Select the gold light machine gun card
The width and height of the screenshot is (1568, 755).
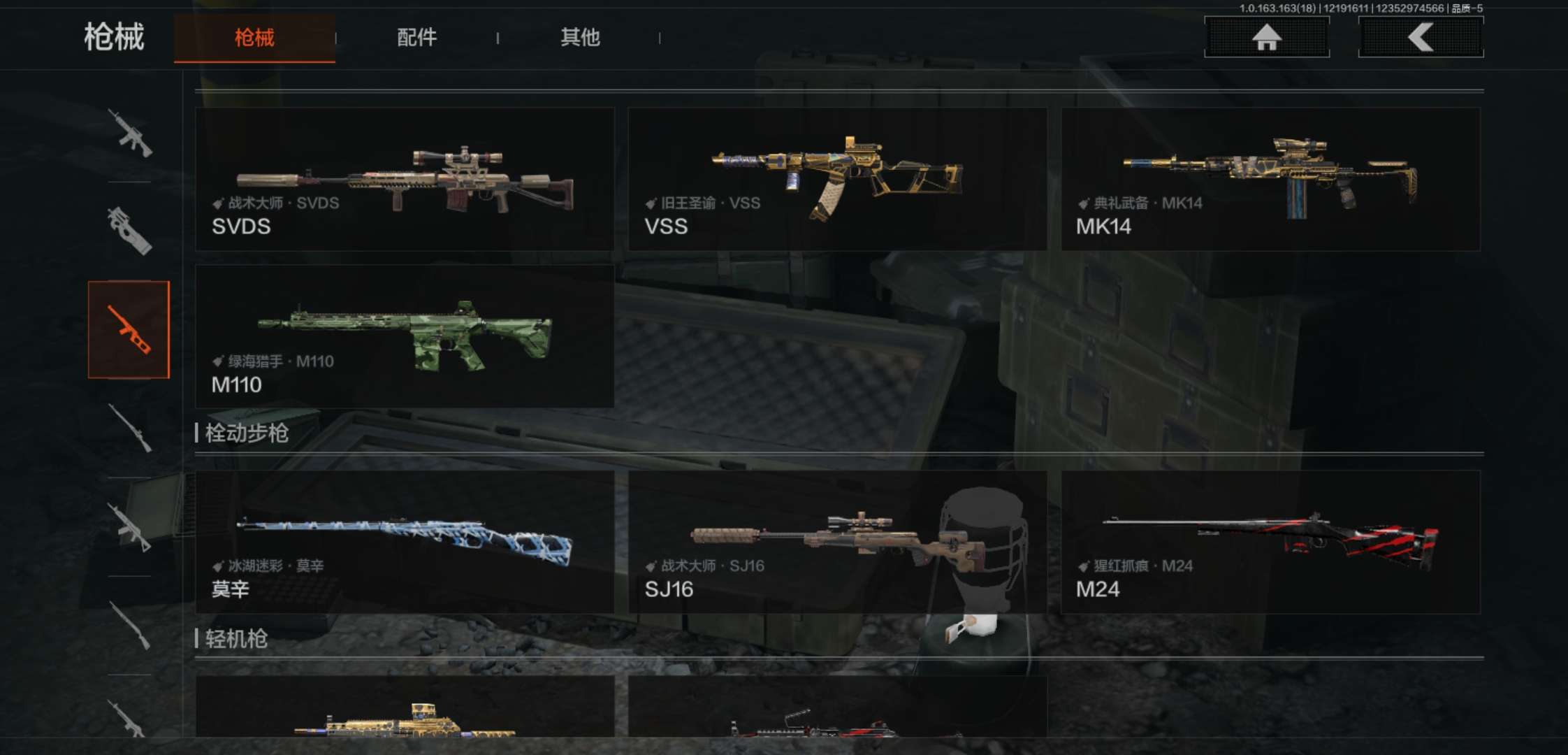point(405,707)
